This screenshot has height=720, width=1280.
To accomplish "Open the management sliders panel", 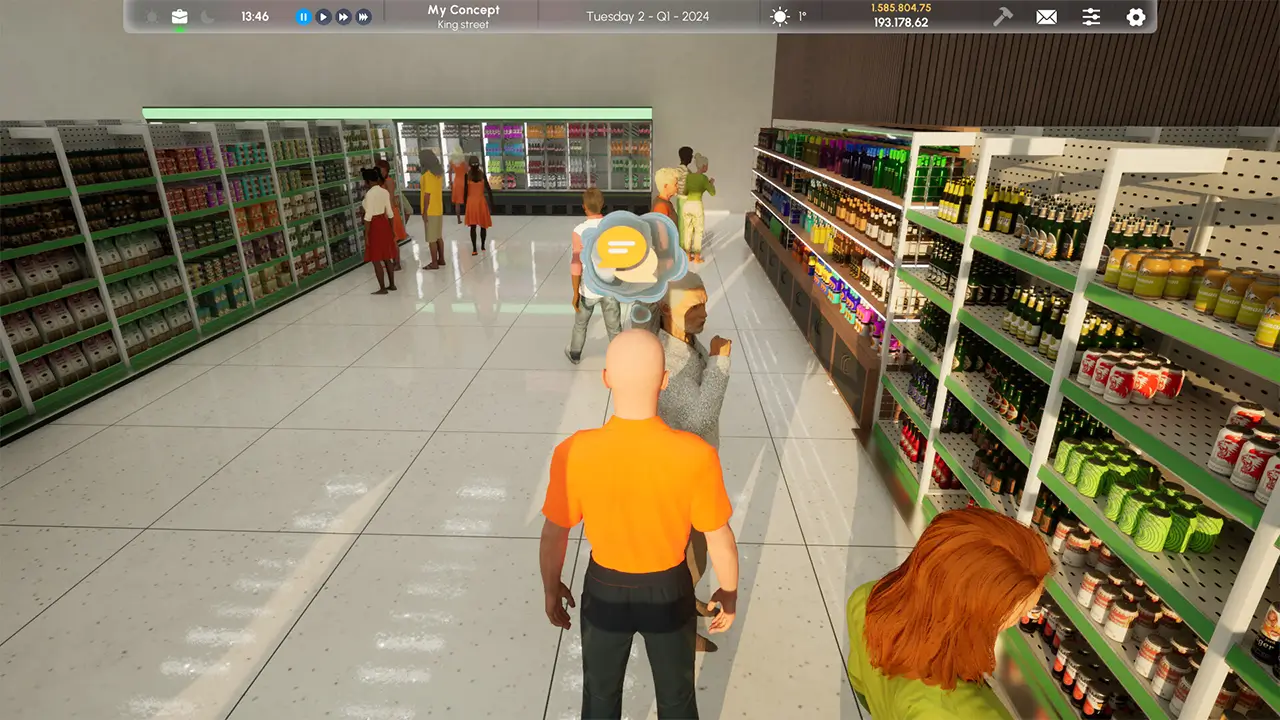I will pyautogui.click(x=1092, y=16).
